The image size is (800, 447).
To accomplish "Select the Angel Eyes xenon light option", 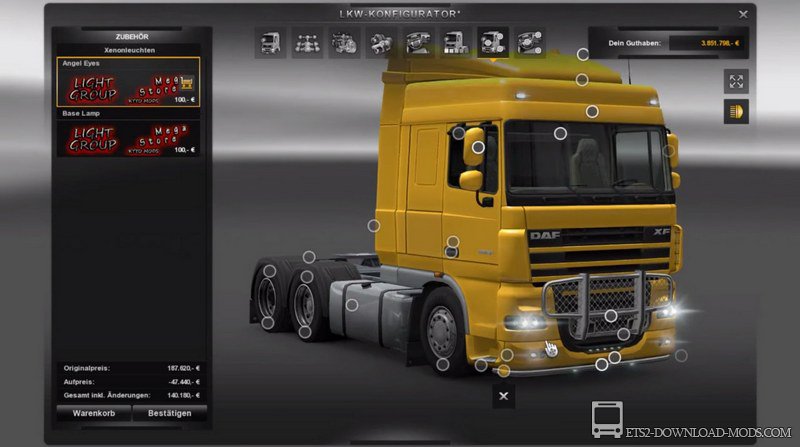I will tap(127, 82).
